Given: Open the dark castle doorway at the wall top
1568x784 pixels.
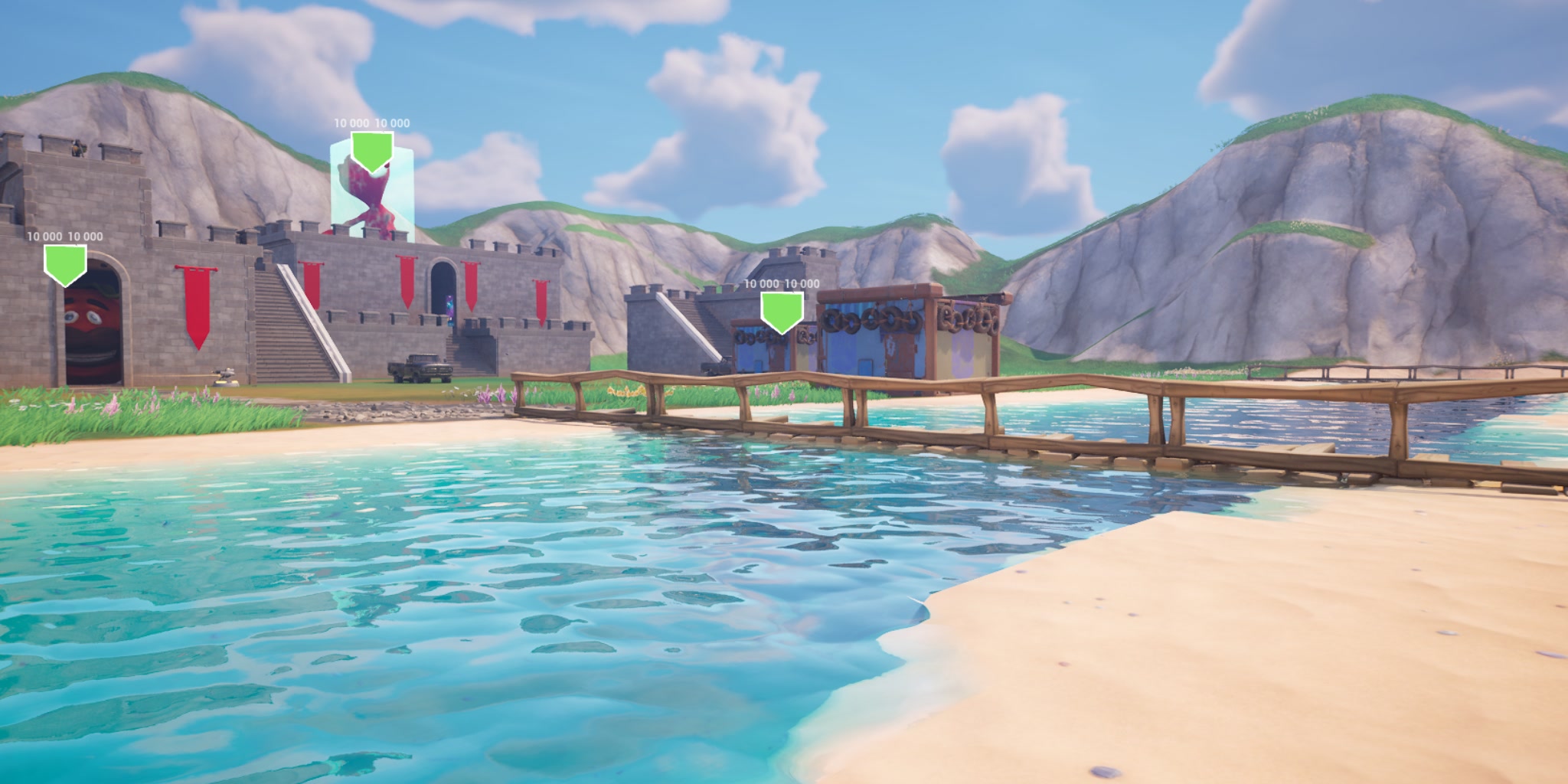Looking at the screenshot, I should (x=443, y=283).
